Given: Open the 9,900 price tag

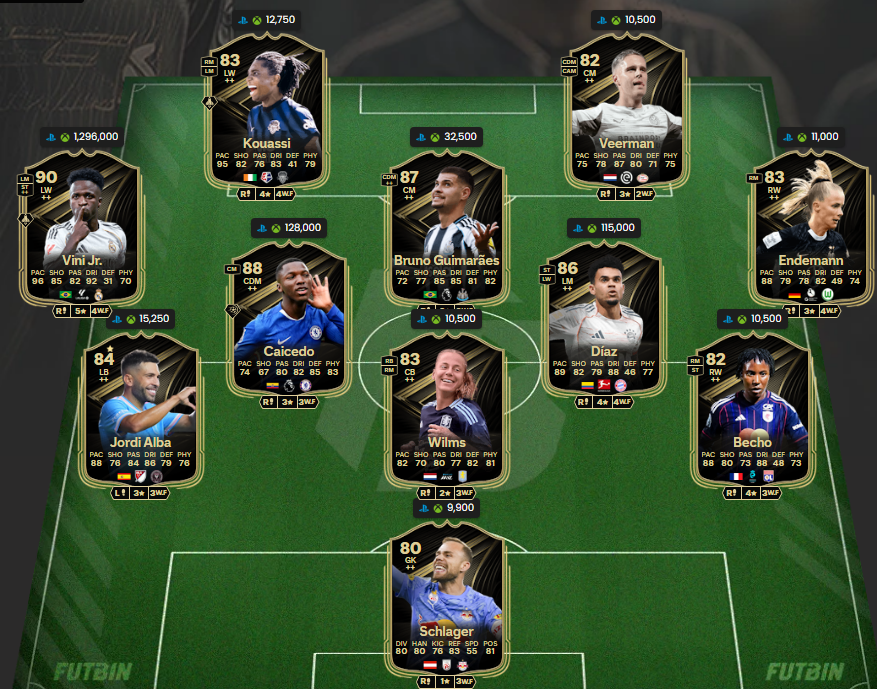Looking at the screenshot, I should (x=446, y=509).
